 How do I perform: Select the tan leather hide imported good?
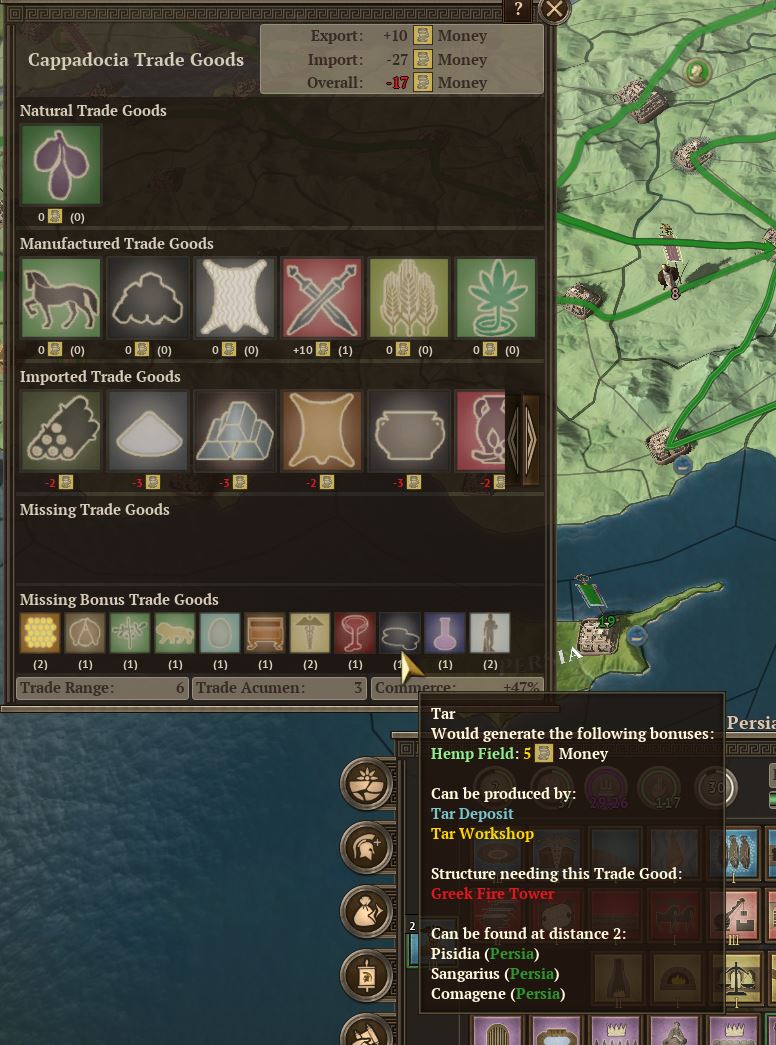(x=322, y=431)
